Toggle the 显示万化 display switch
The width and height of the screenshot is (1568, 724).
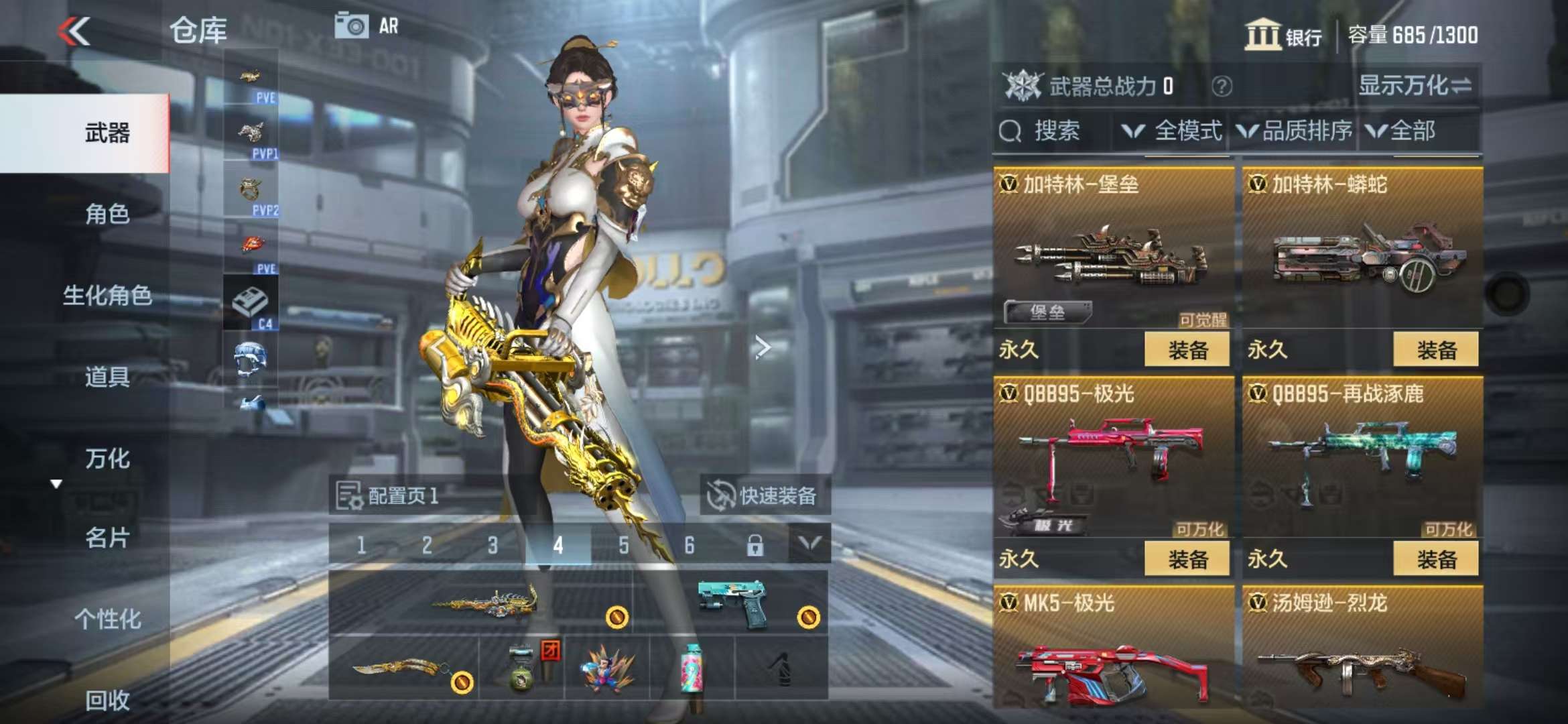[1415, 86]
